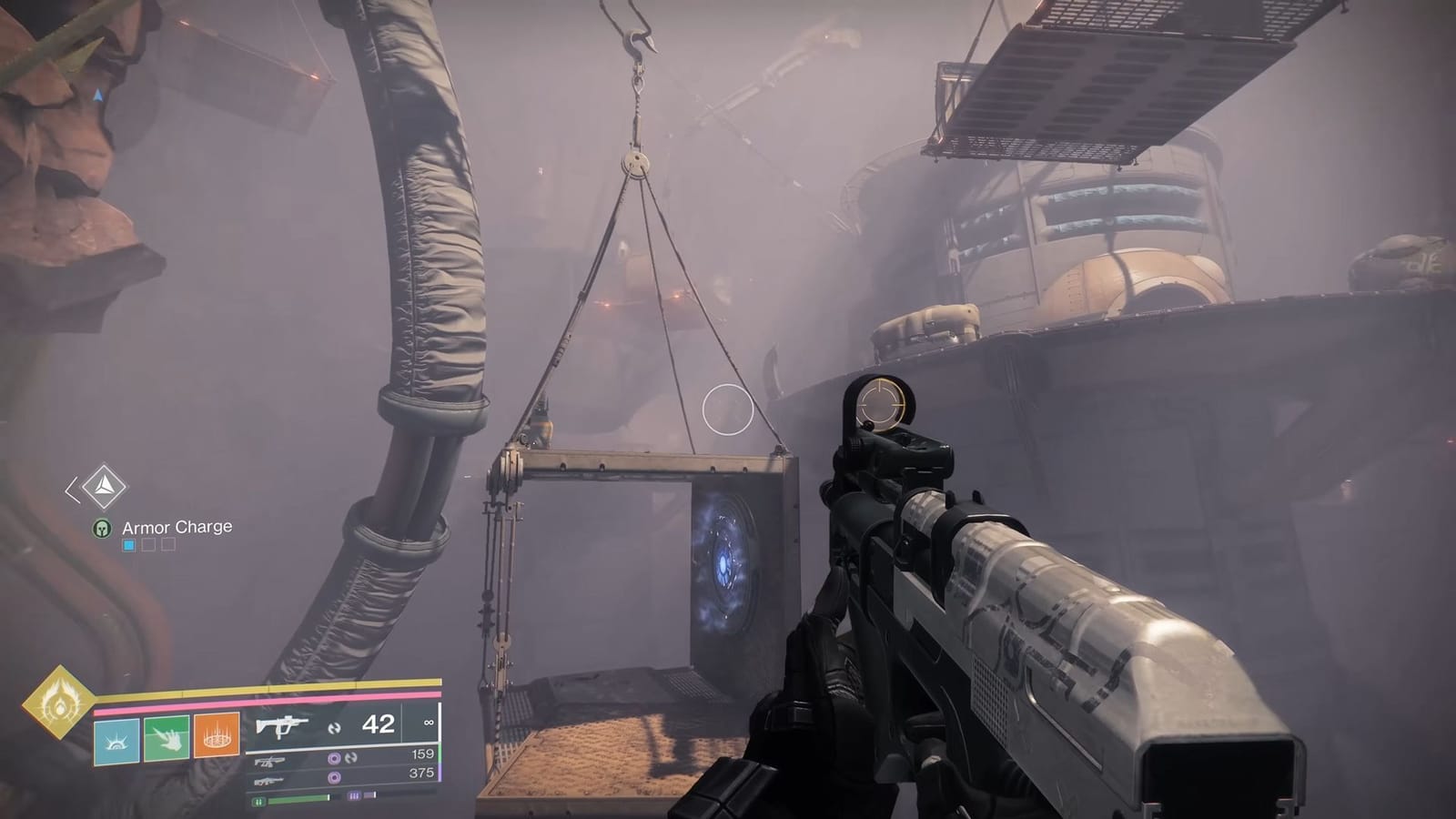This screenshot has height=819, width=1456.
Task: Select the purple void element icon
Action: pos(333,759)
